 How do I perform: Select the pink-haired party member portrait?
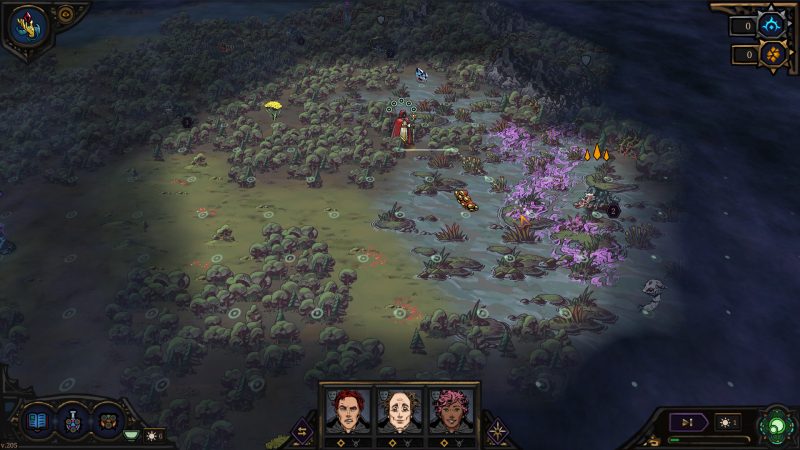coord(451,411)
